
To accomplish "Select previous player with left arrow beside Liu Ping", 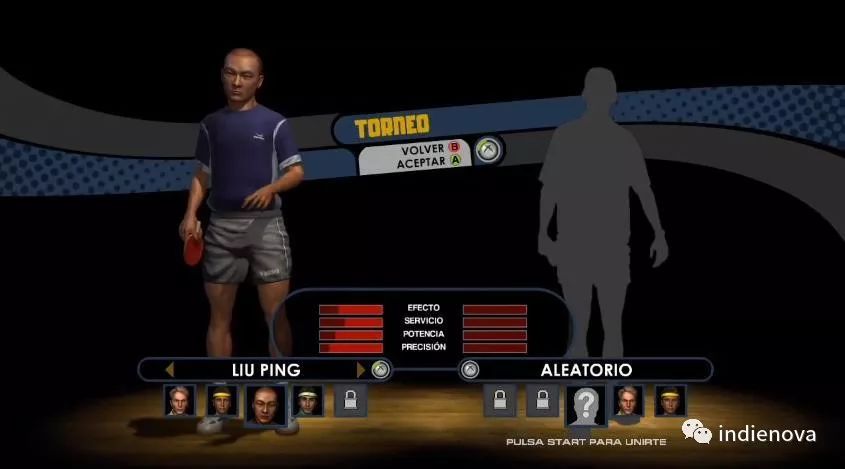I will pos(170,369).
